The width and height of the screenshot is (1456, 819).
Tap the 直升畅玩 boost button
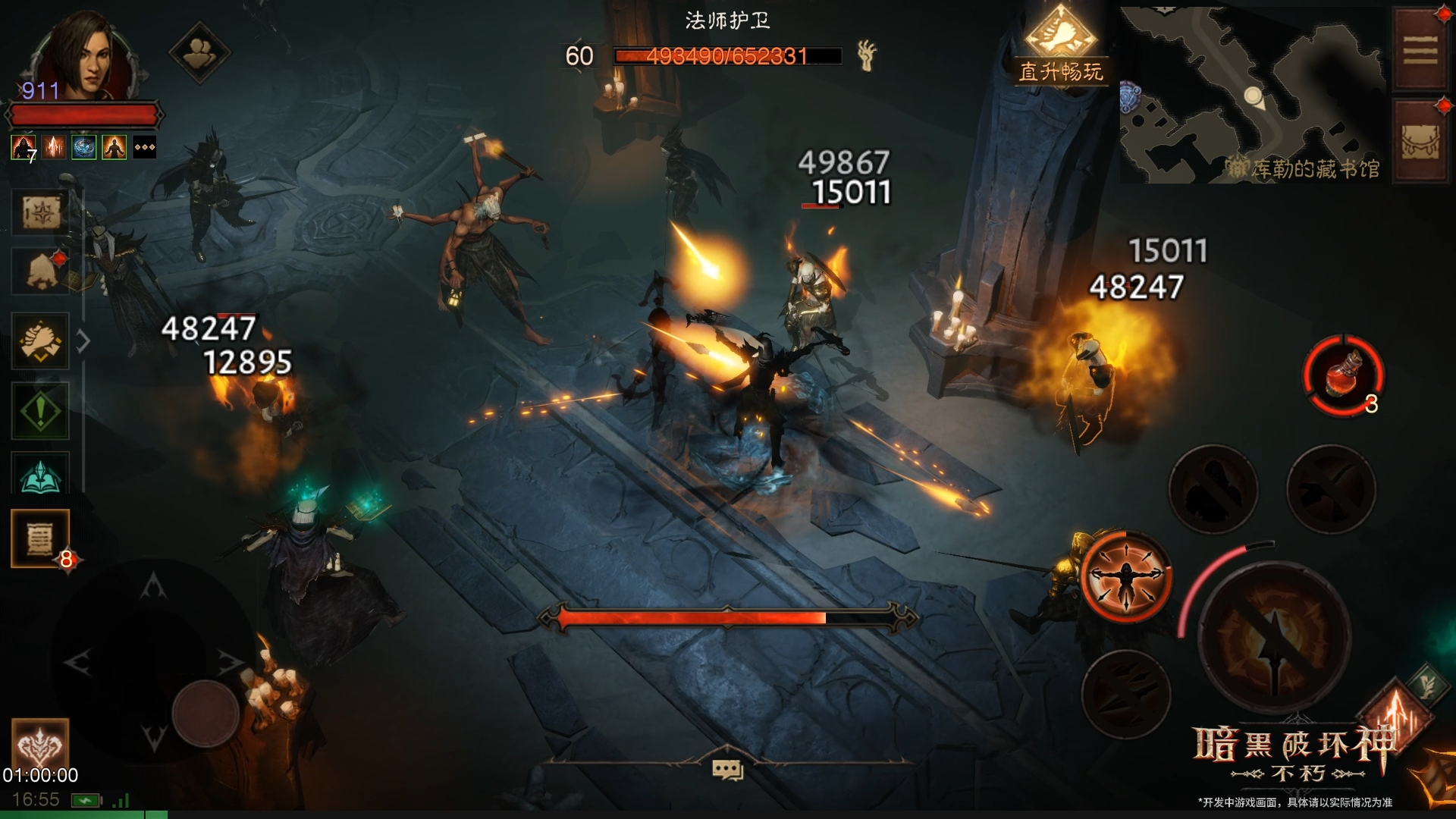tap(1060, 47)
